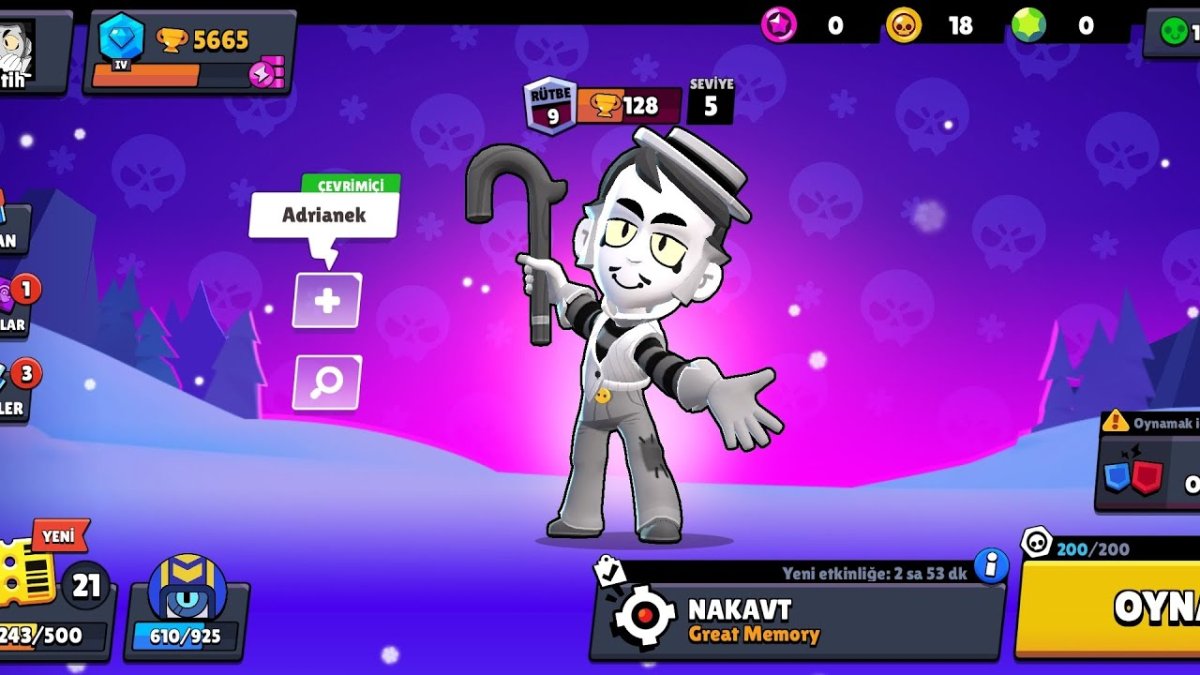Click the gold skull coin currency icon
The width and height of the screenshot is (1200, 675).
[904, 26]
